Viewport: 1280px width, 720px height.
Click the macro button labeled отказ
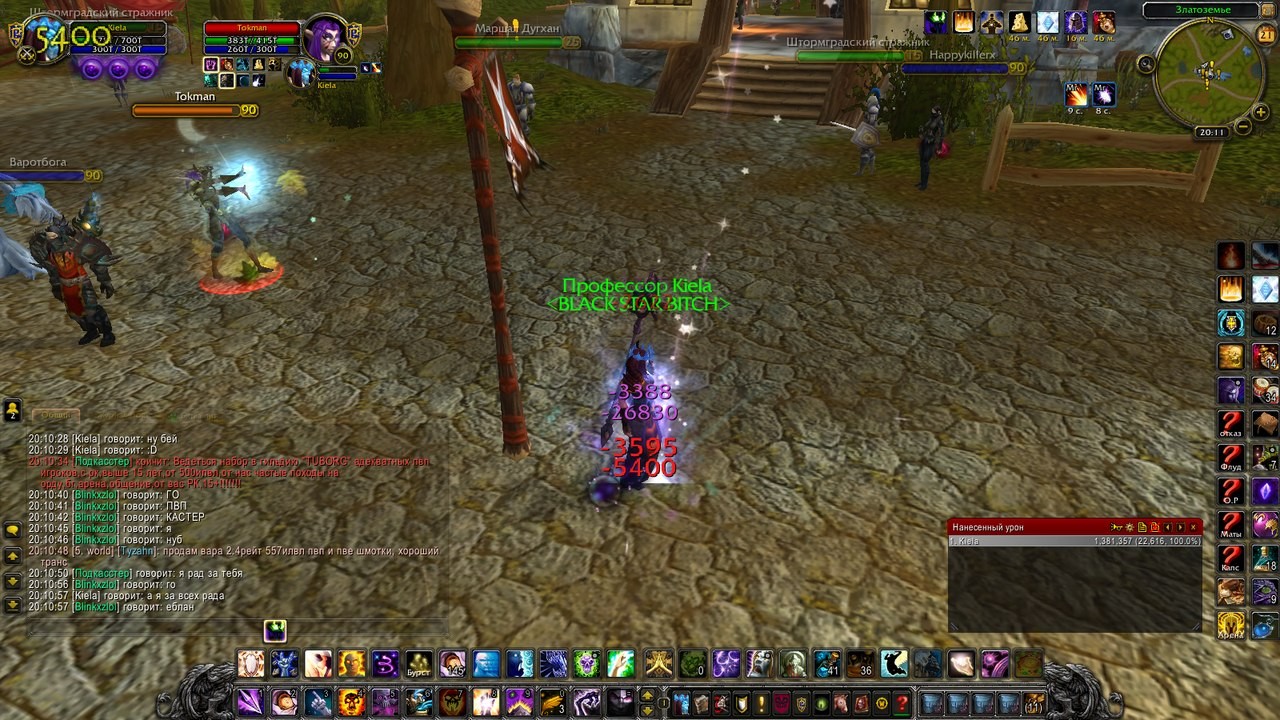point(1231,424)
